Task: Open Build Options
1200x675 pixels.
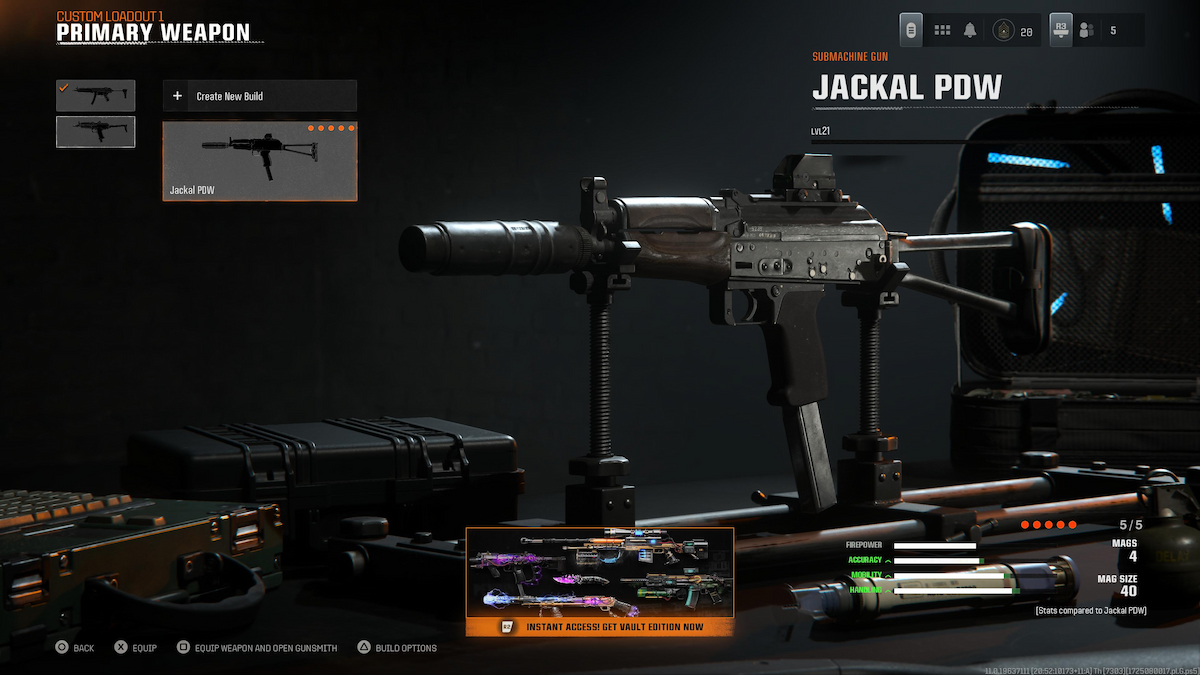Action: point(397,648)
